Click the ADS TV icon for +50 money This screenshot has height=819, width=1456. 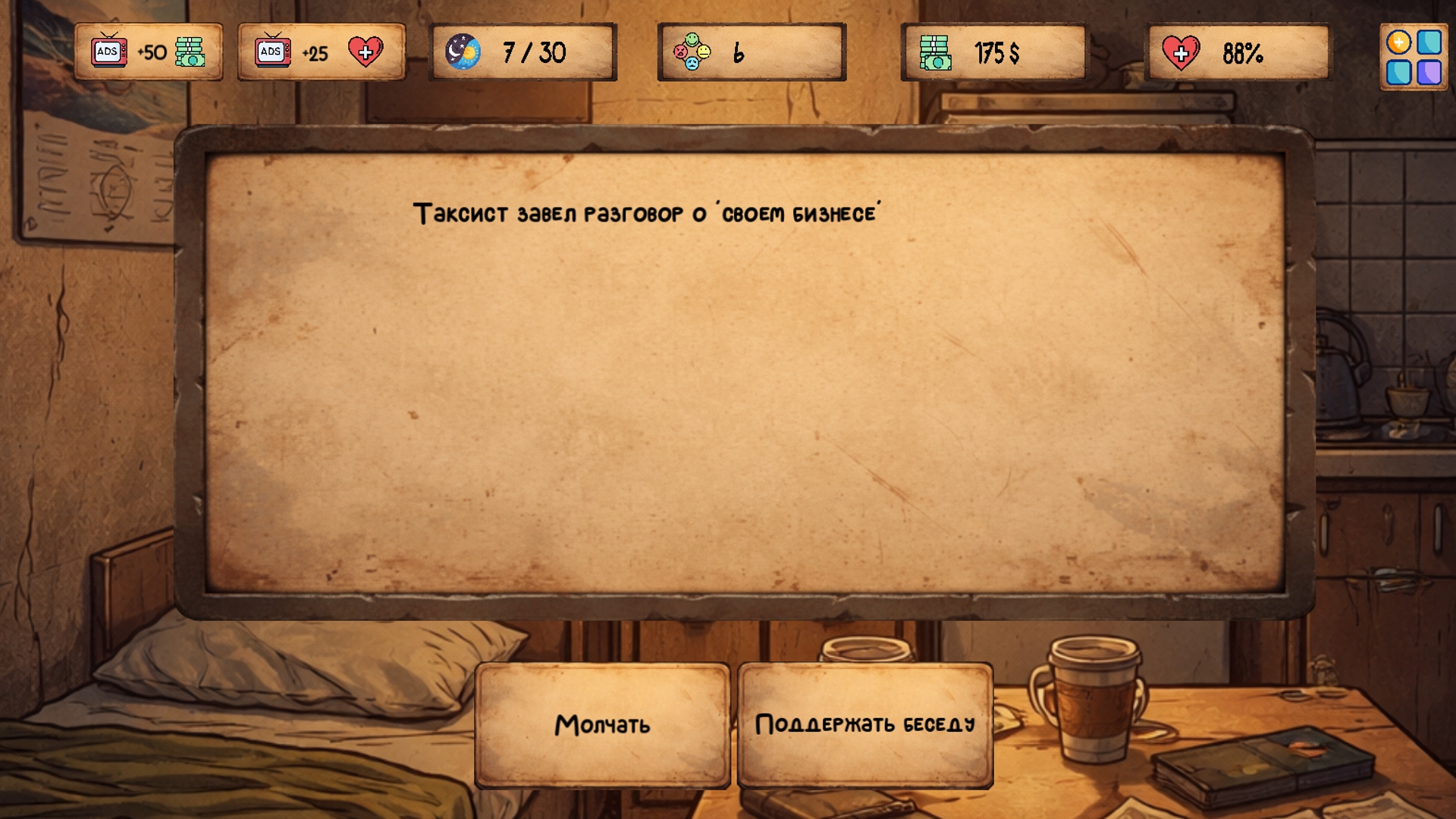[109, 51]
